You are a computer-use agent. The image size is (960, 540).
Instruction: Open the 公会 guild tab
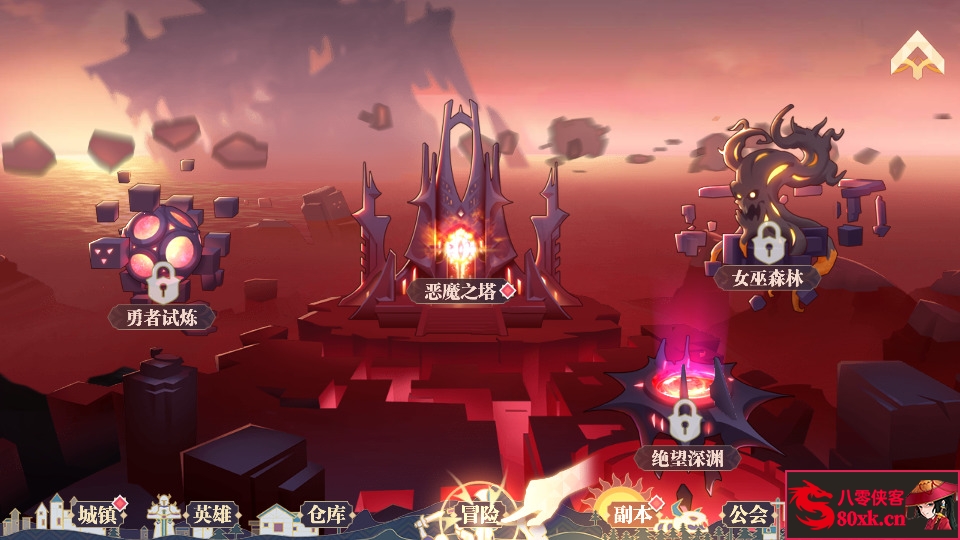[748, 515]
